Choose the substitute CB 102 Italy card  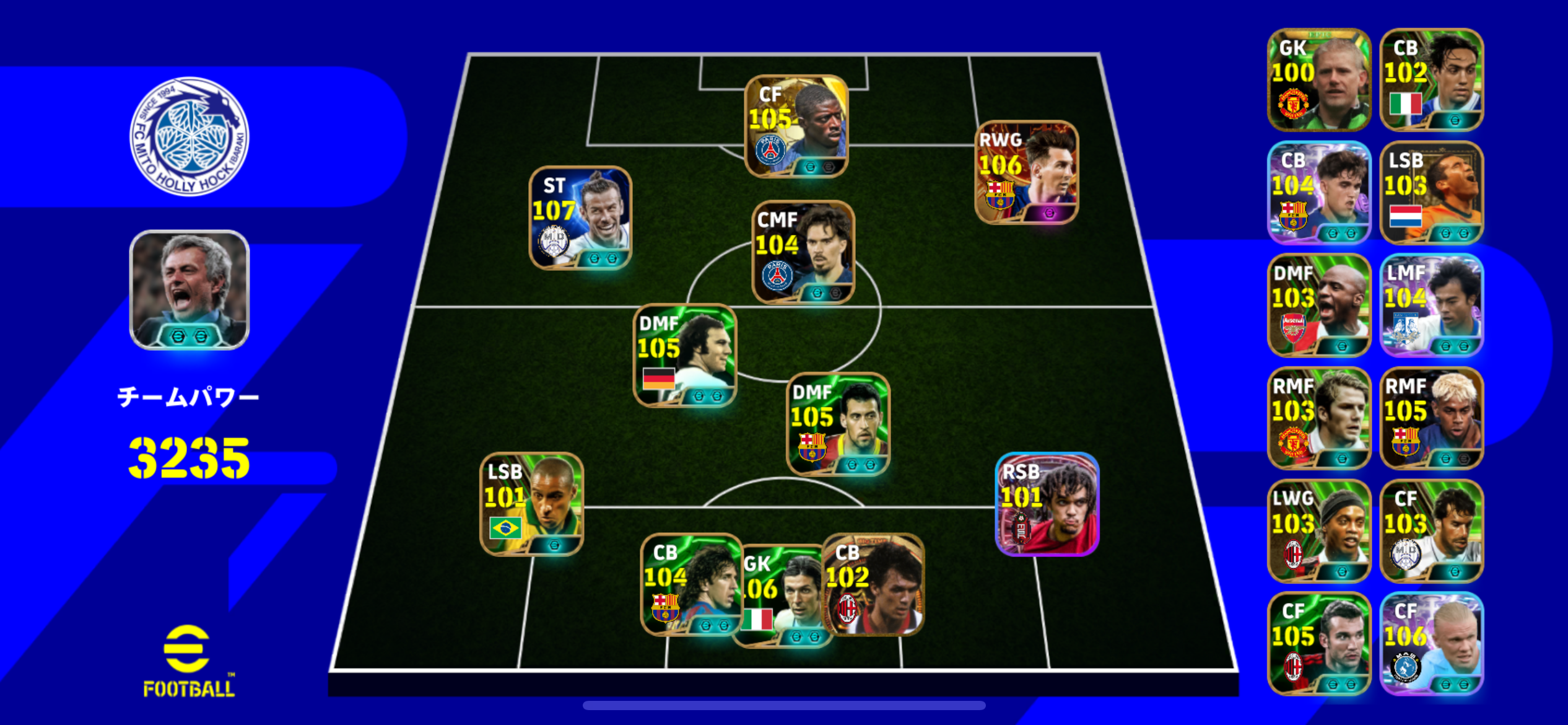pyautogui.click(x=1431, y=80)
